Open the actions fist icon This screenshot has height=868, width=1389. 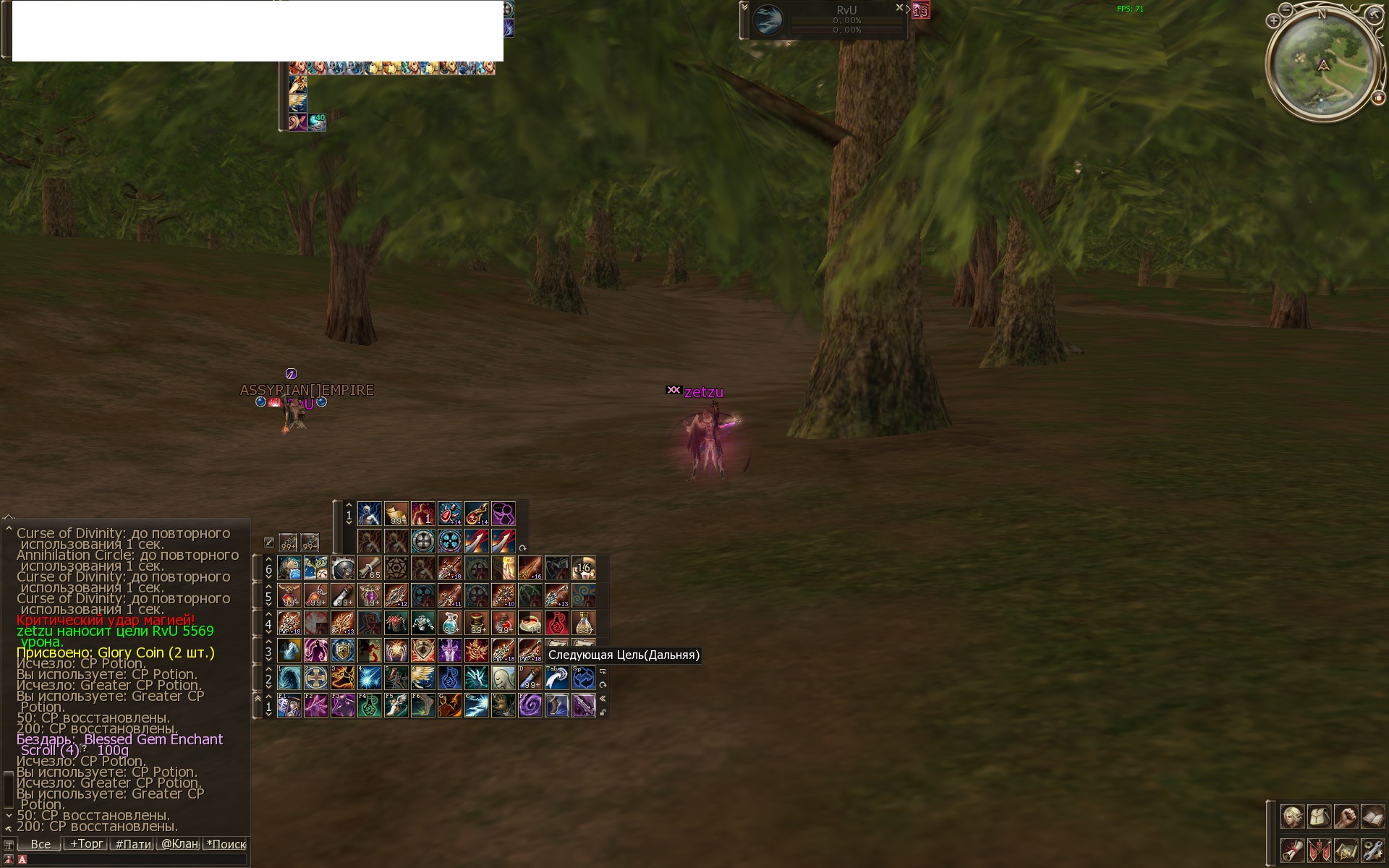[x=1346, y=817]
